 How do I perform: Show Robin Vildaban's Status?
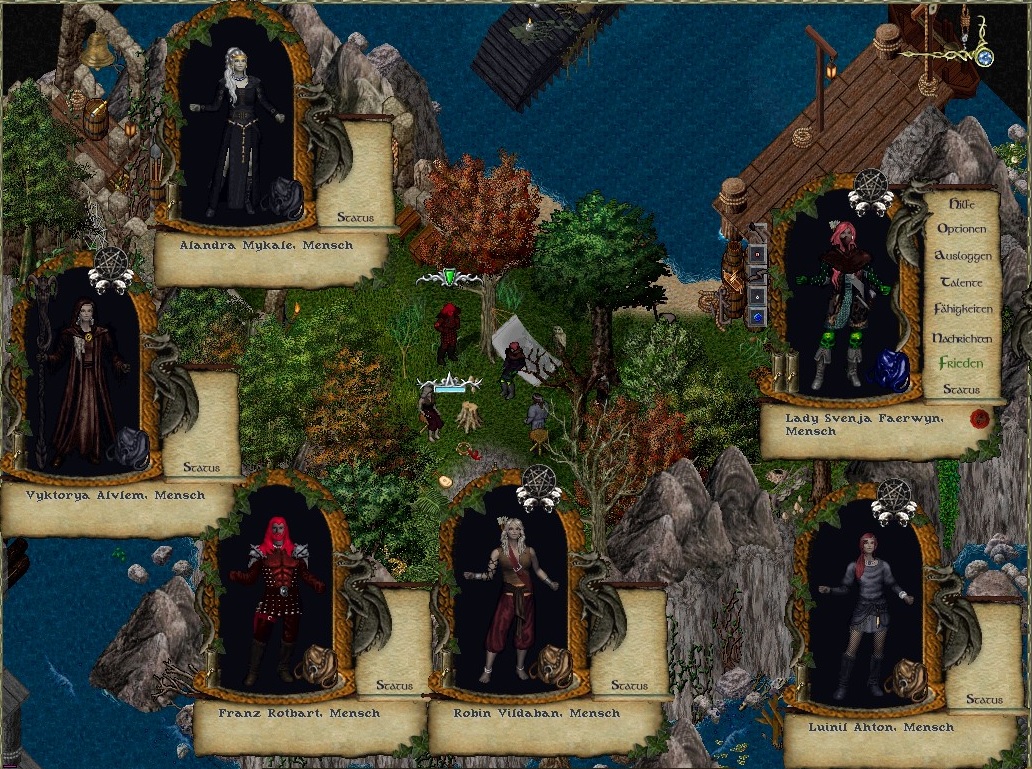point(628,686)
